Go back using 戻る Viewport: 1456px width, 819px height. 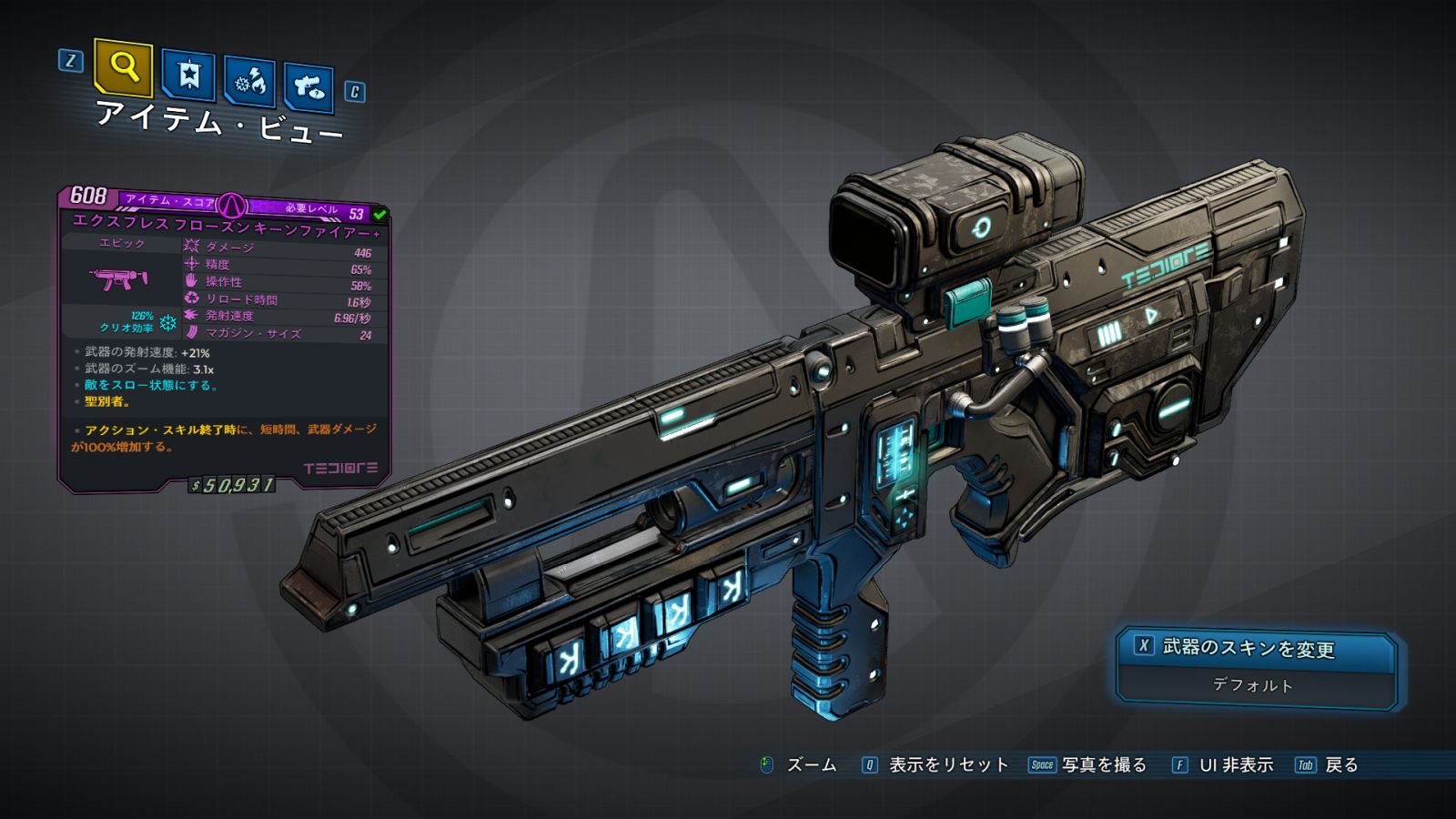1340,765
